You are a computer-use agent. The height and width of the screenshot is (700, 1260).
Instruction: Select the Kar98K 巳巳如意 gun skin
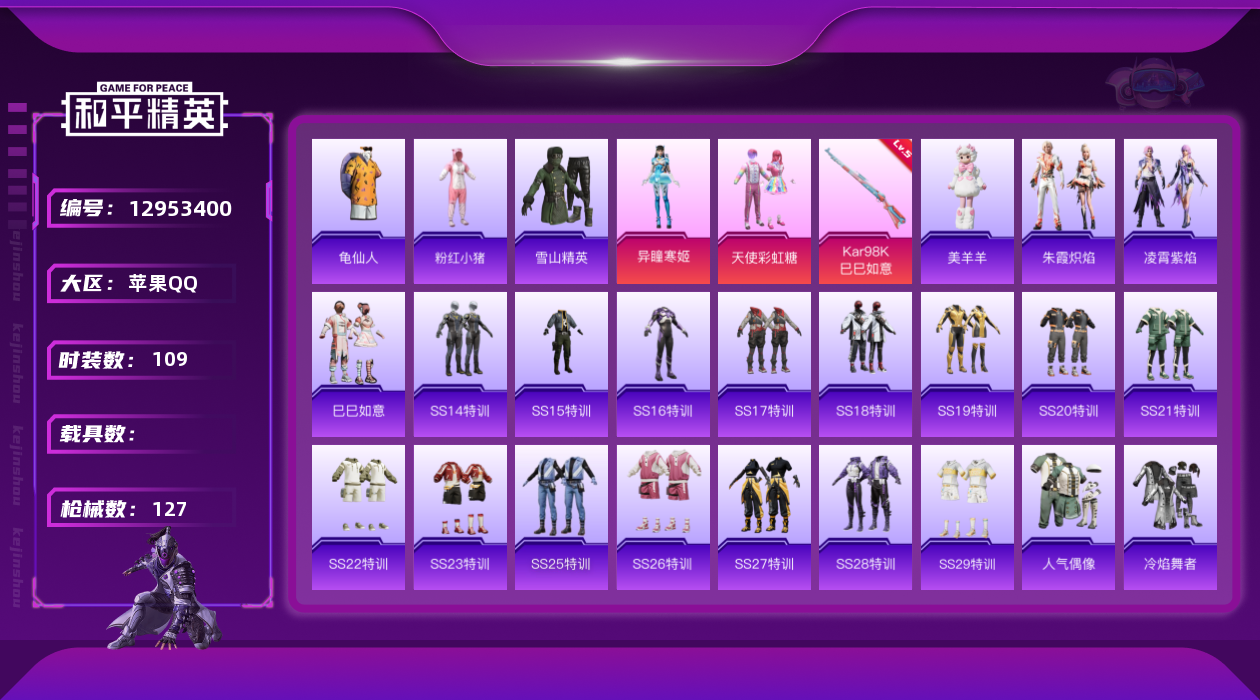[x=866, y=211]
